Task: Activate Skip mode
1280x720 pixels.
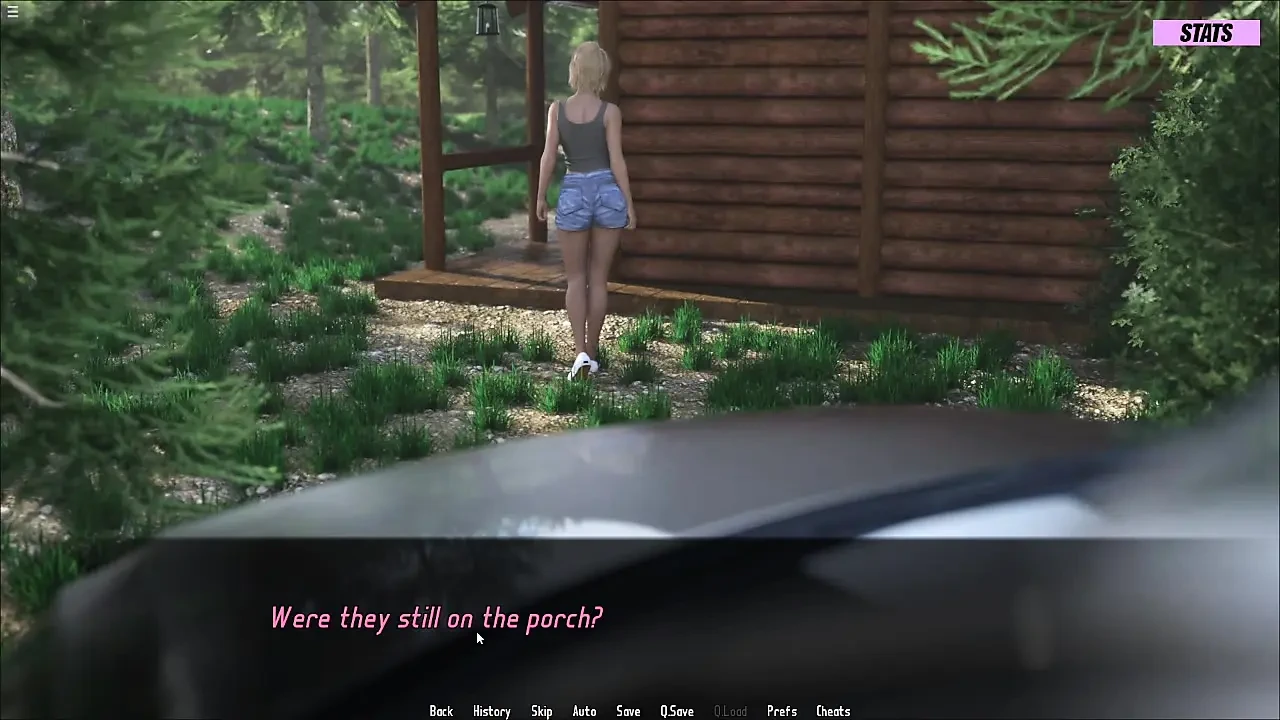Action: click(541, 711)
